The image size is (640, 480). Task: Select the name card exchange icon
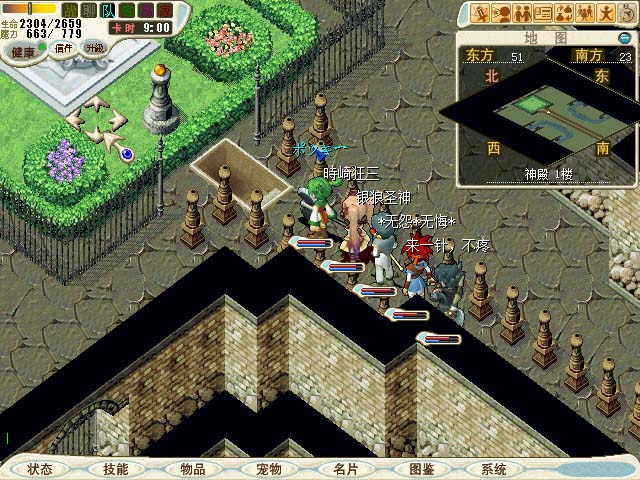click(545, 13)
